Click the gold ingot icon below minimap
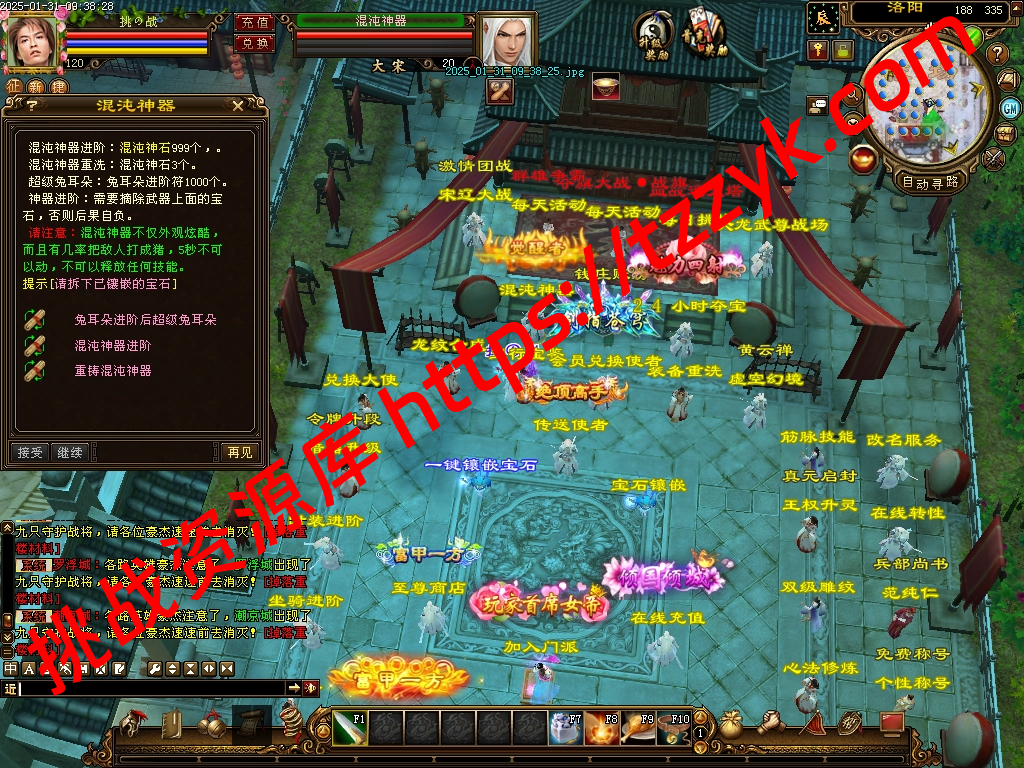 coord(863,159)
